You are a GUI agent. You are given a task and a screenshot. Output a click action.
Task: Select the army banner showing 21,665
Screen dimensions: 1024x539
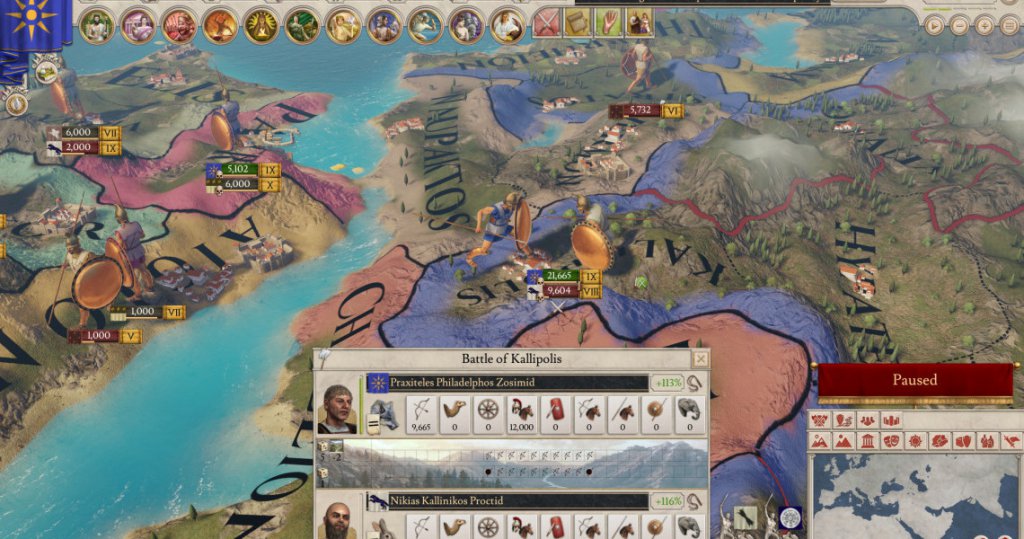(x=559, y=276)
